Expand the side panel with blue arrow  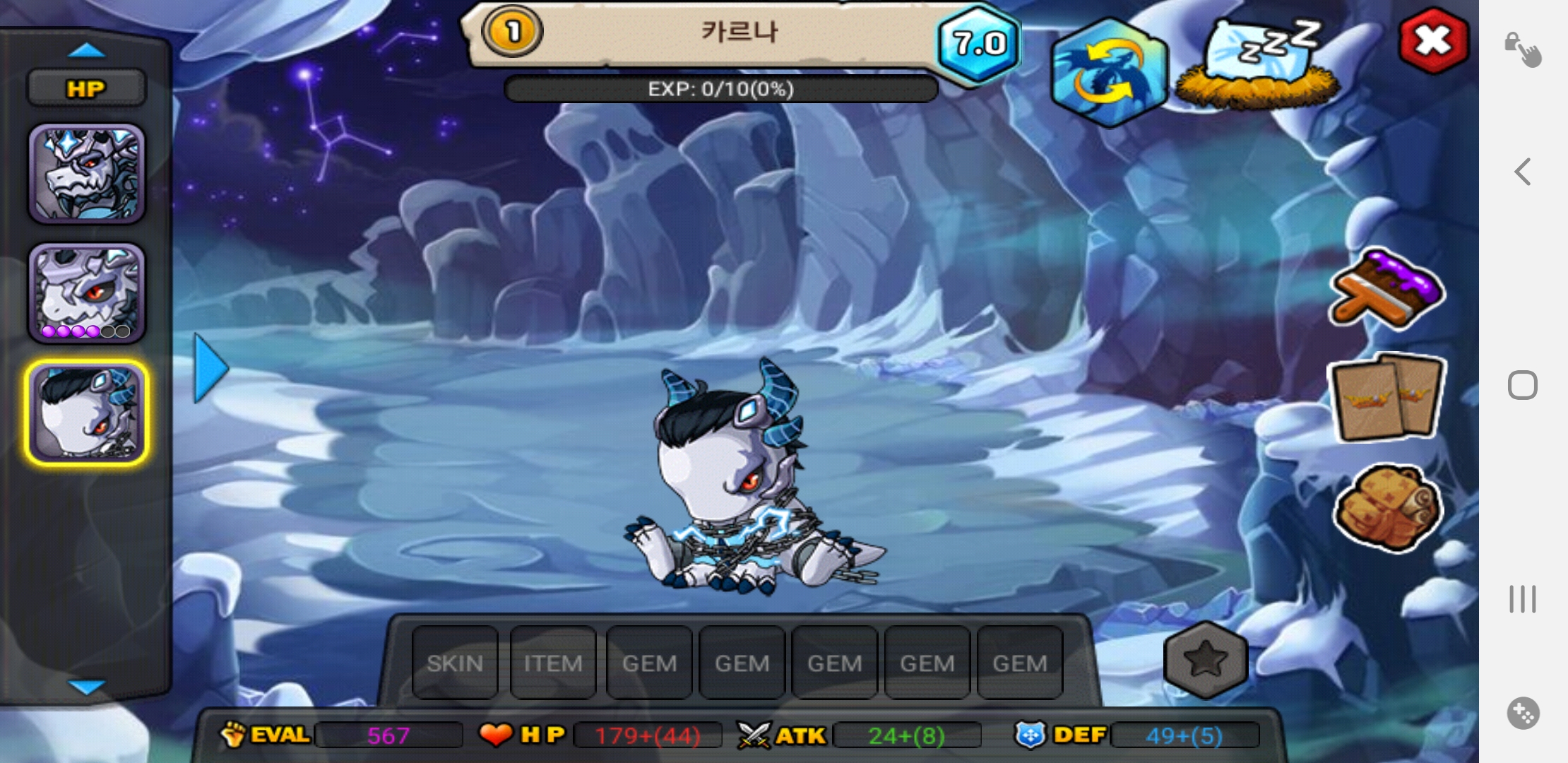point(210,368)
